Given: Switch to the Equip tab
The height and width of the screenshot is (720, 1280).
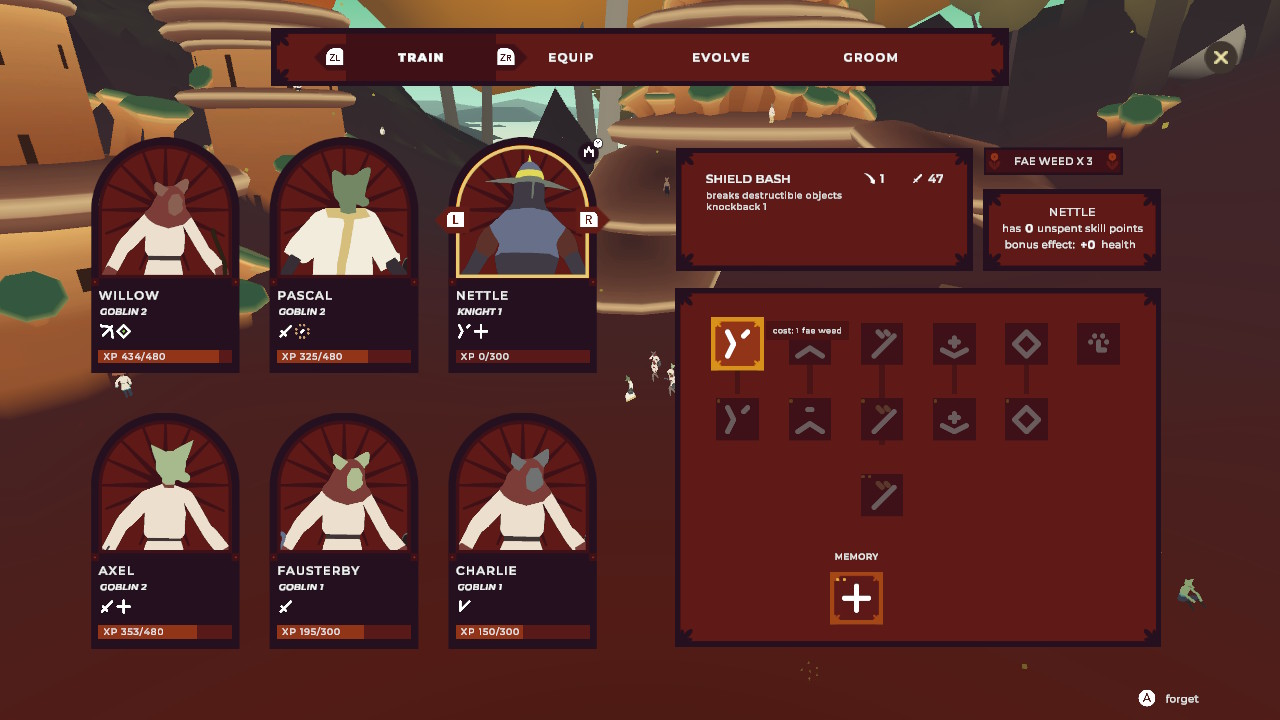Looking at the screenshot, I should tap(570, 57).
